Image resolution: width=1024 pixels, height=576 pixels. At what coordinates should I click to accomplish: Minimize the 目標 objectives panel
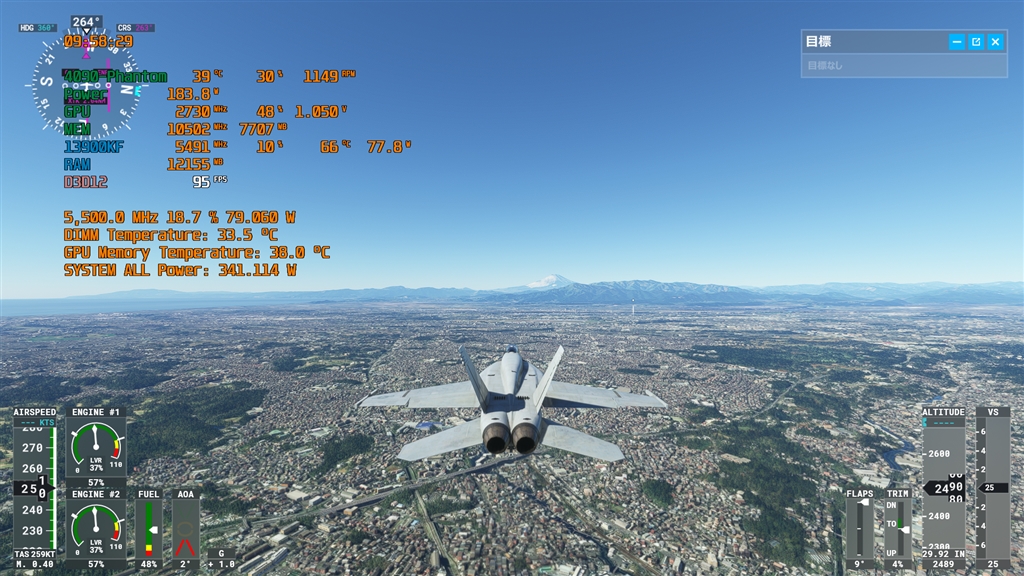[957, 42]
